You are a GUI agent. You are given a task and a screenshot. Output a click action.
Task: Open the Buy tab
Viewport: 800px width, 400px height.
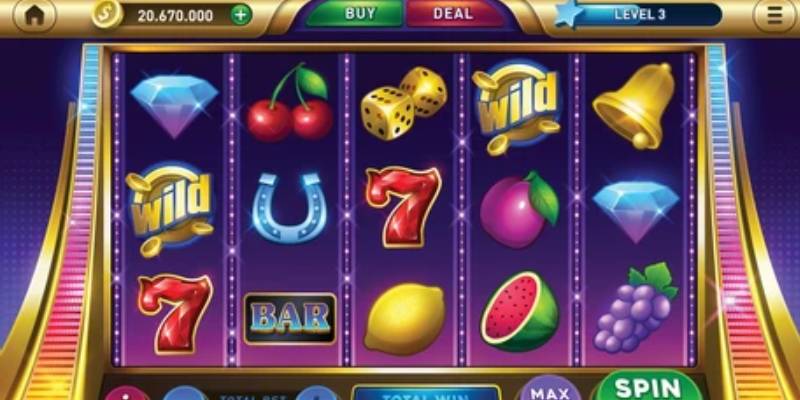click(x=359, y=14)
